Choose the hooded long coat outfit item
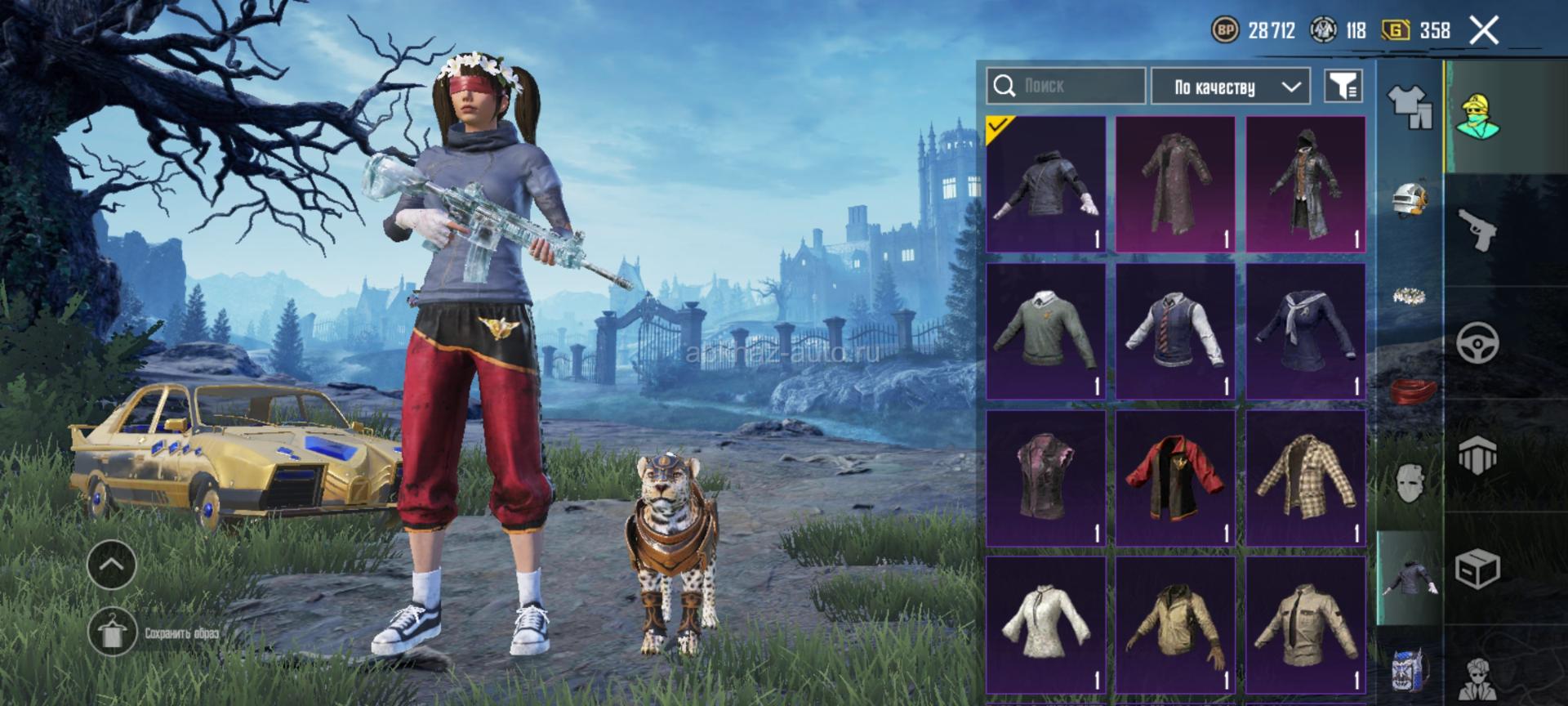 click(x=1305, y=184)
